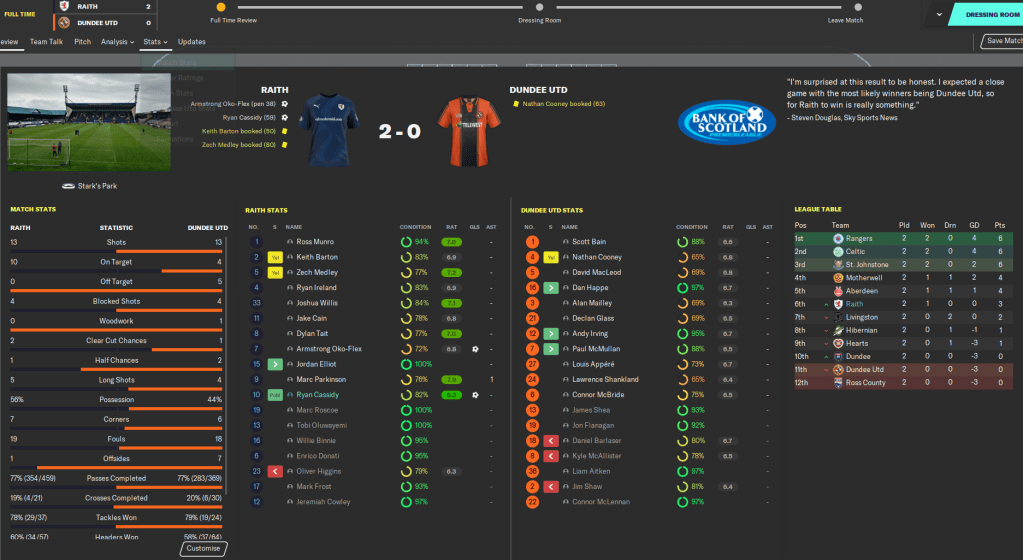The width and height of the screenshot is (1023, 560).
Task: Show the Updates tab
Action: click(191, 42)
